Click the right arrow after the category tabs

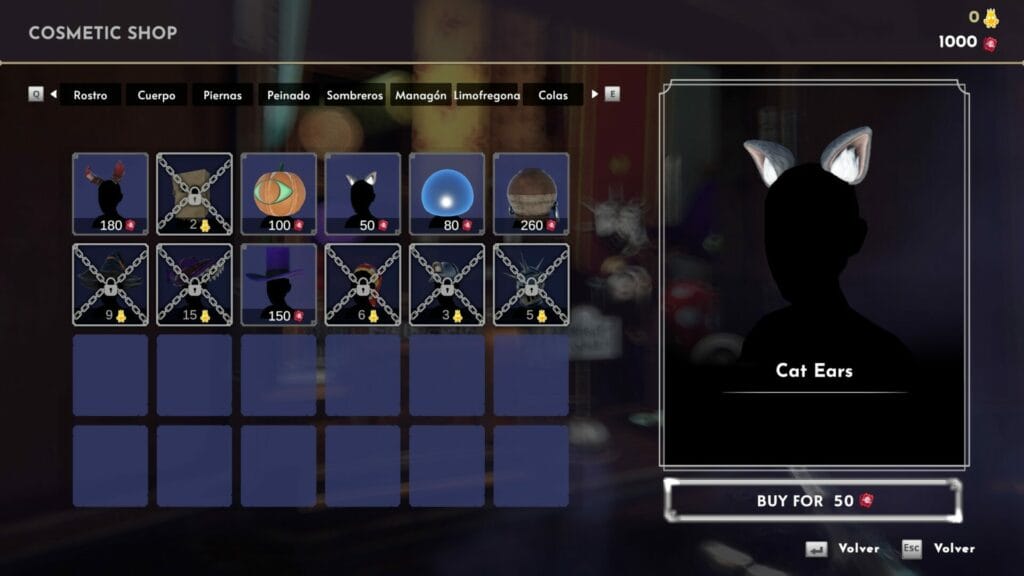(595, 94)
